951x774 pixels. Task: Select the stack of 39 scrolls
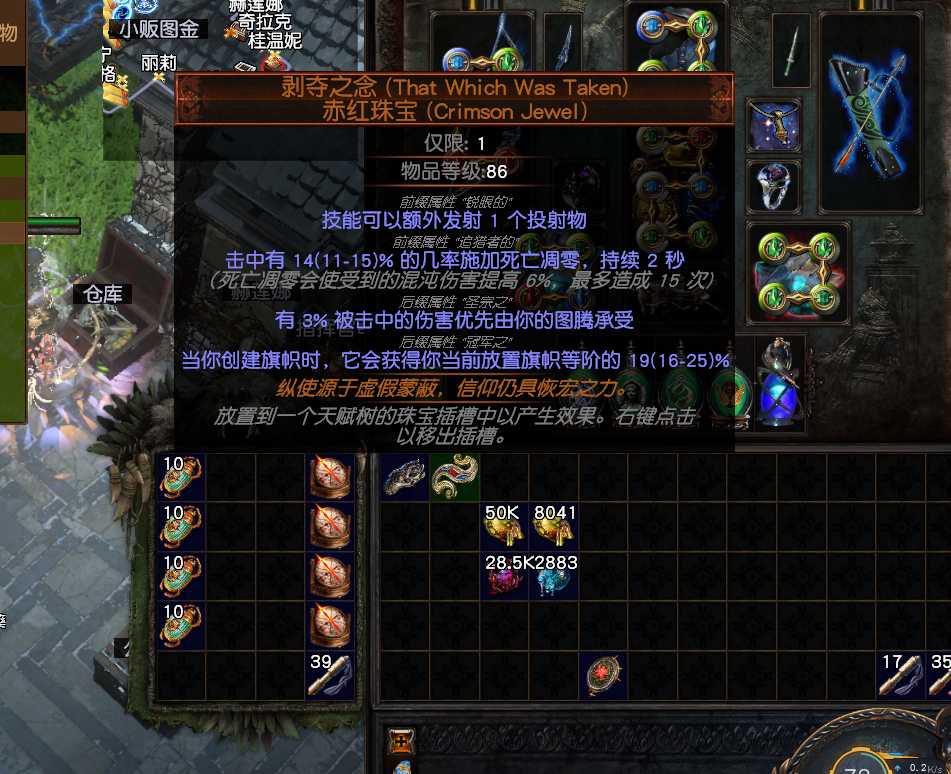click(x=331, y=675)
